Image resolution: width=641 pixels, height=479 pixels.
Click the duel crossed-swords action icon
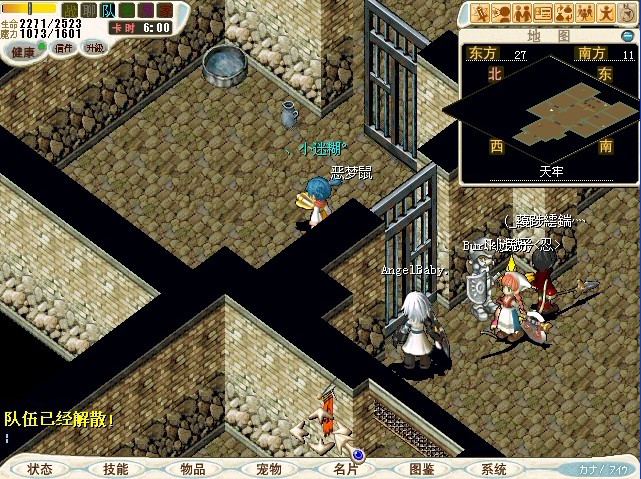[x=480, y=13]
